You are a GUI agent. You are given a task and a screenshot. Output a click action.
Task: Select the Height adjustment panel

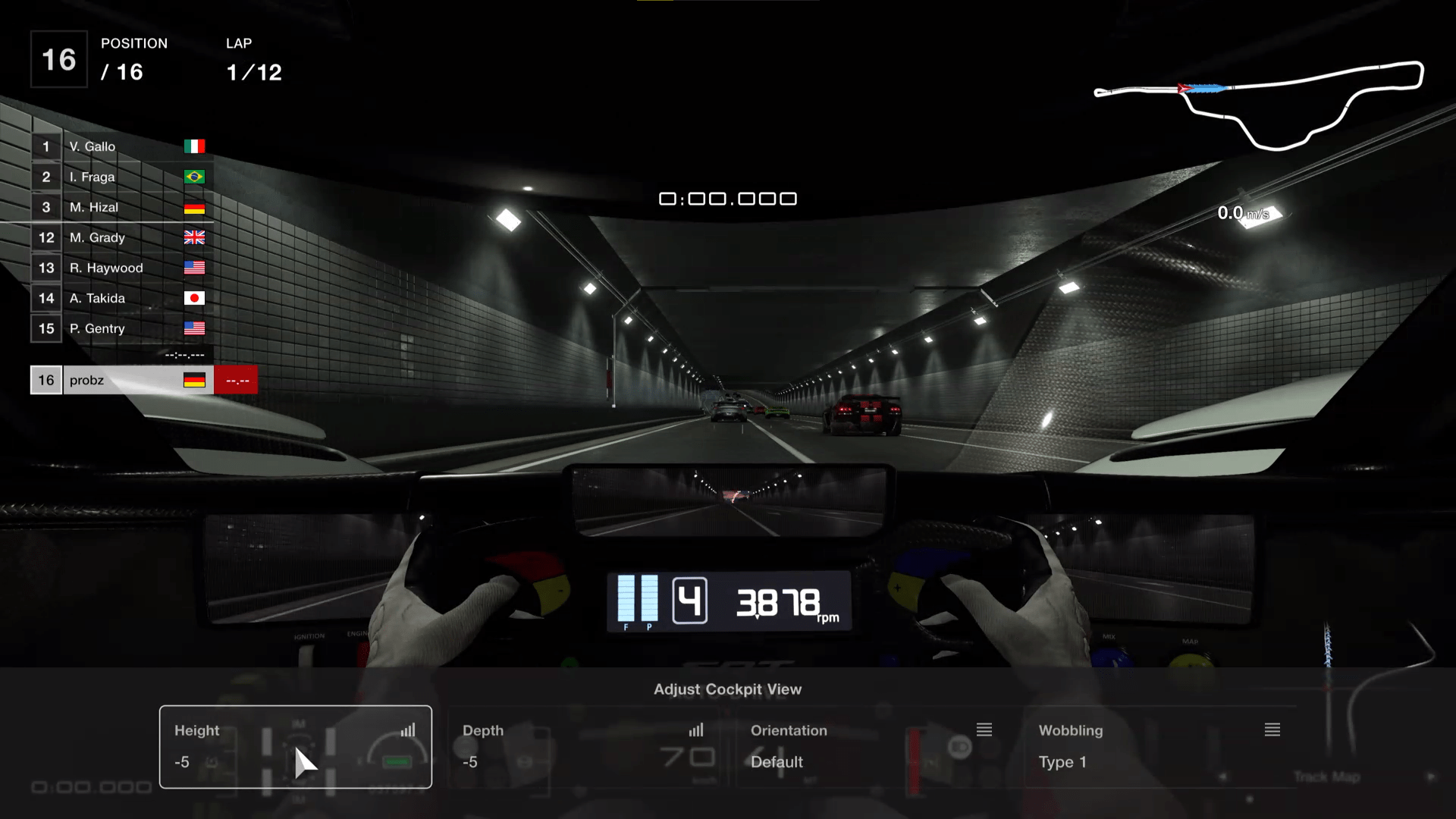[295, 747]
